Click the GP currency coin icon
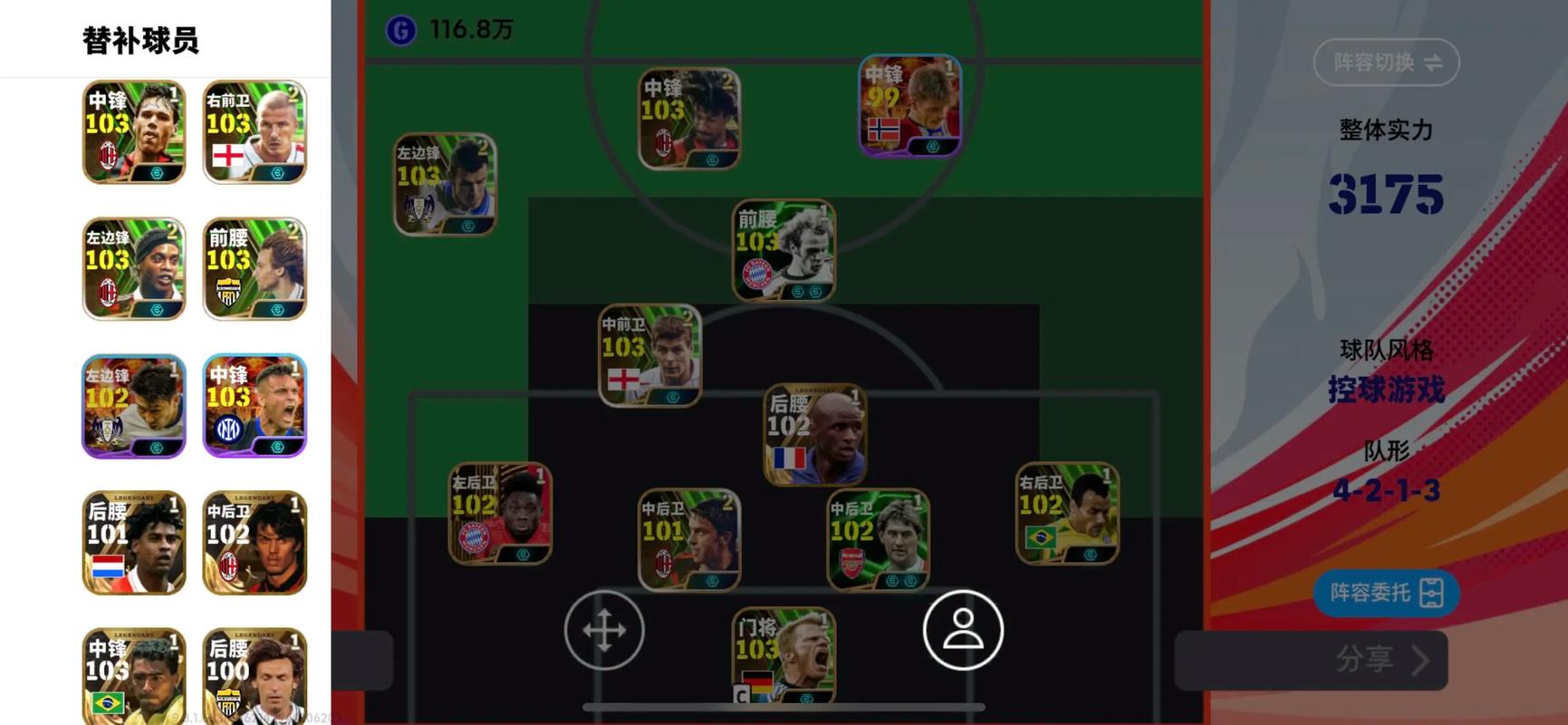The width and height of the screenshot is (1568, 725). [402, 28]
